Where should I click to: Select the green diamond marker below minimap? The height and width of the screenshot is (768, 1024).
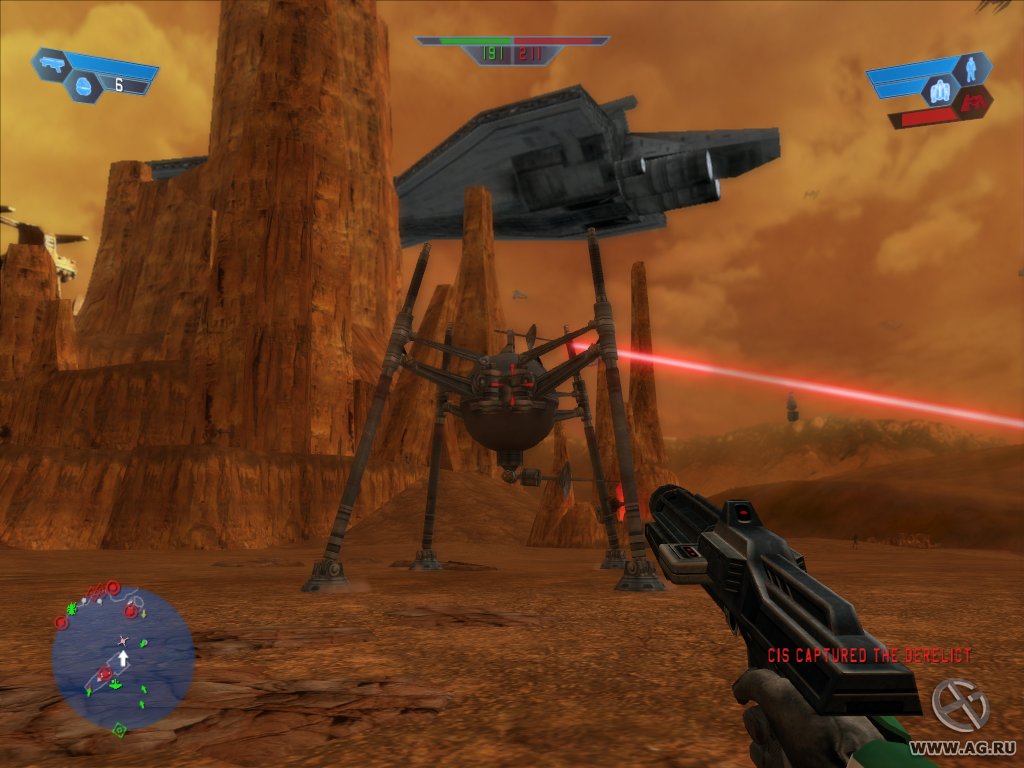click(120, 730)
